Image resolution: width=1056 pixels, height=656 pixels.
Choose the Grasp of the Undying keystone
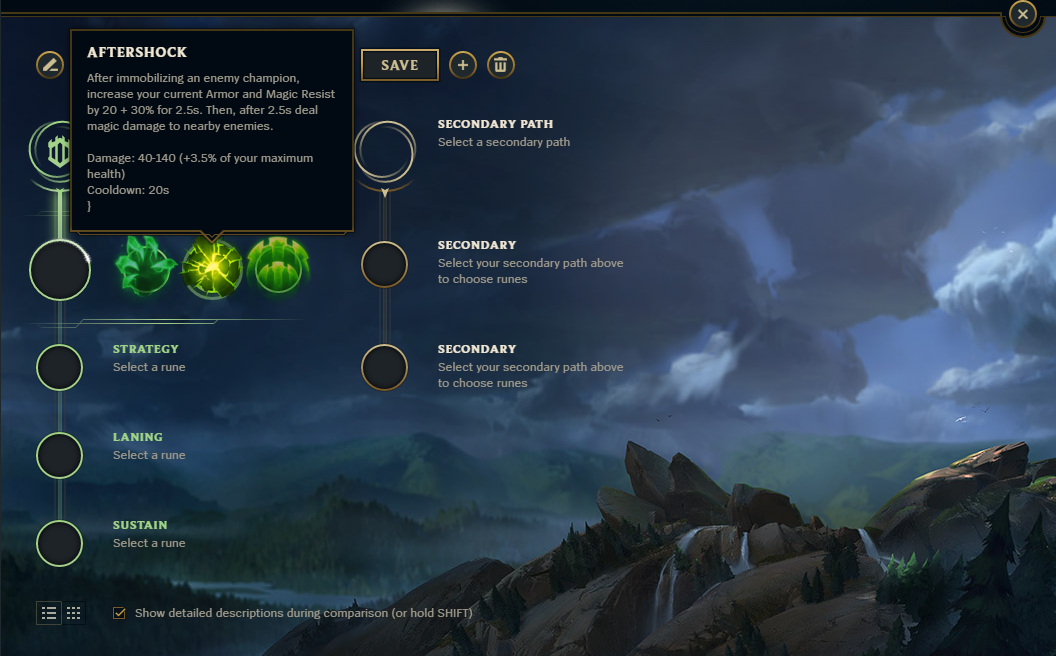click(x=146, y=268)
